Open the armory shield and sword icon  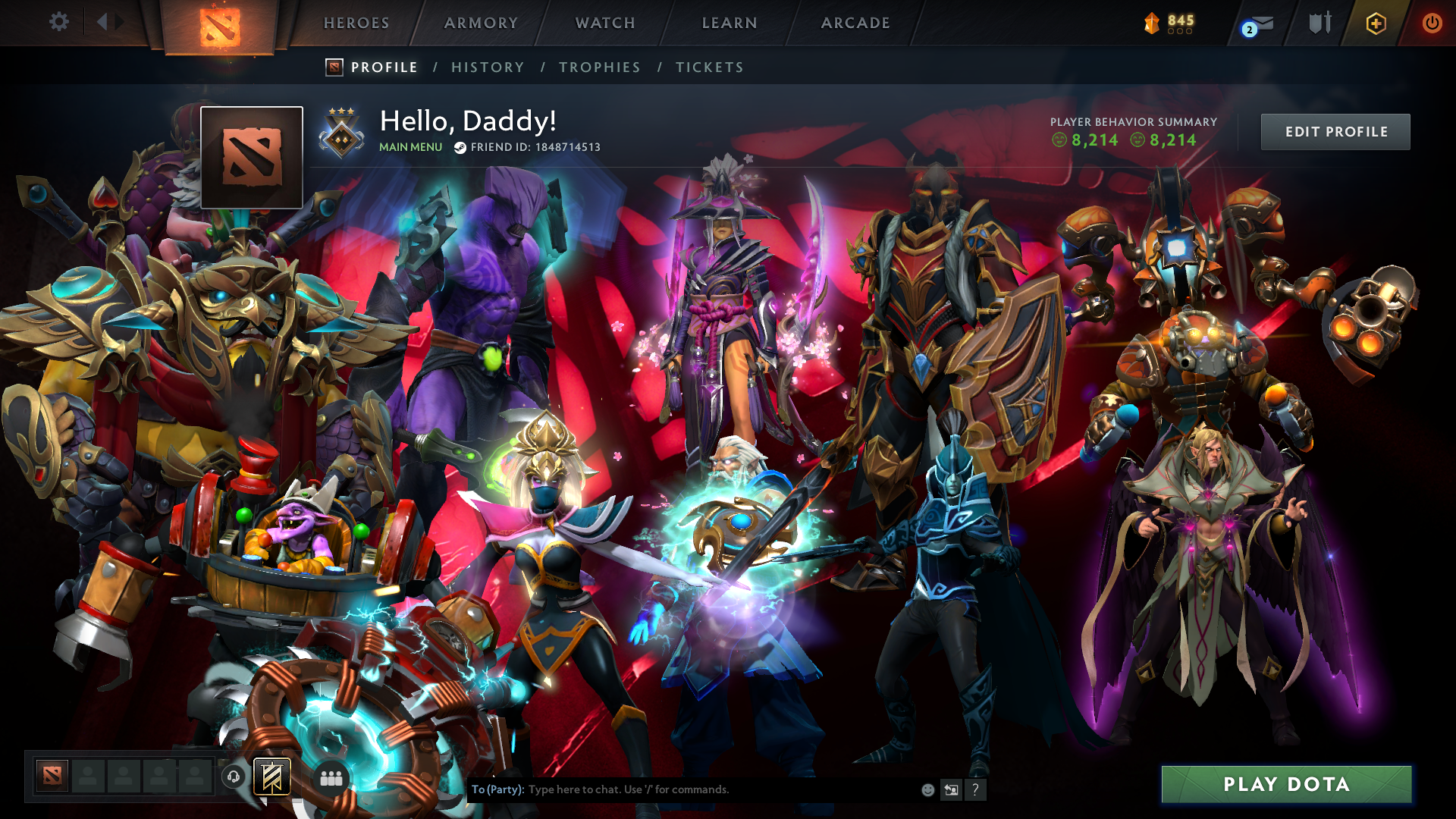(x=1319, y=23)
